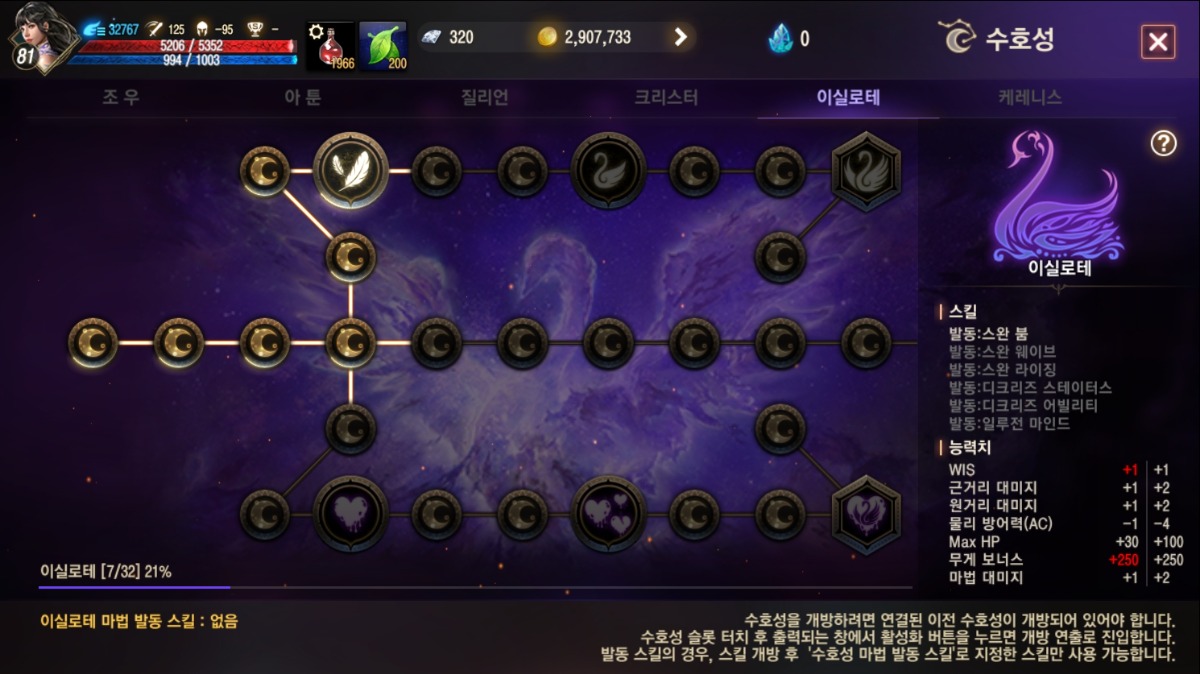This screenshot has height=674, width=1200.
Task: Switch to the 아툰 tab
Action: coord(302,98)
